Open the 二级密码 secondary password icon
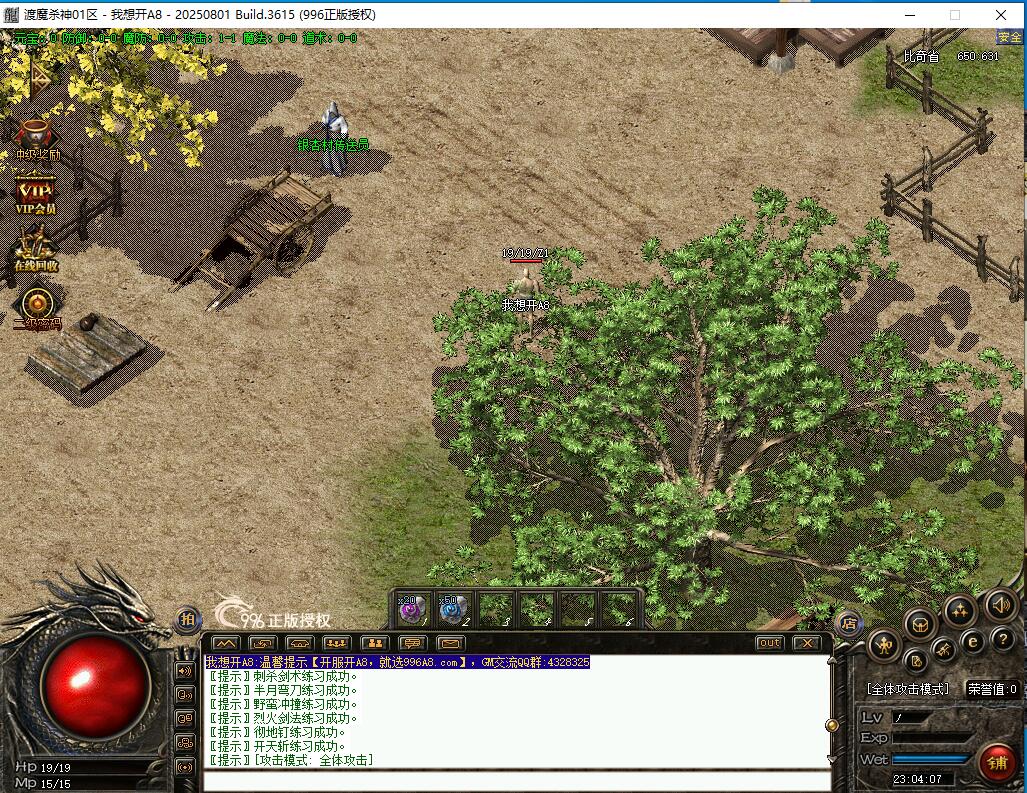 coord(37,305)
